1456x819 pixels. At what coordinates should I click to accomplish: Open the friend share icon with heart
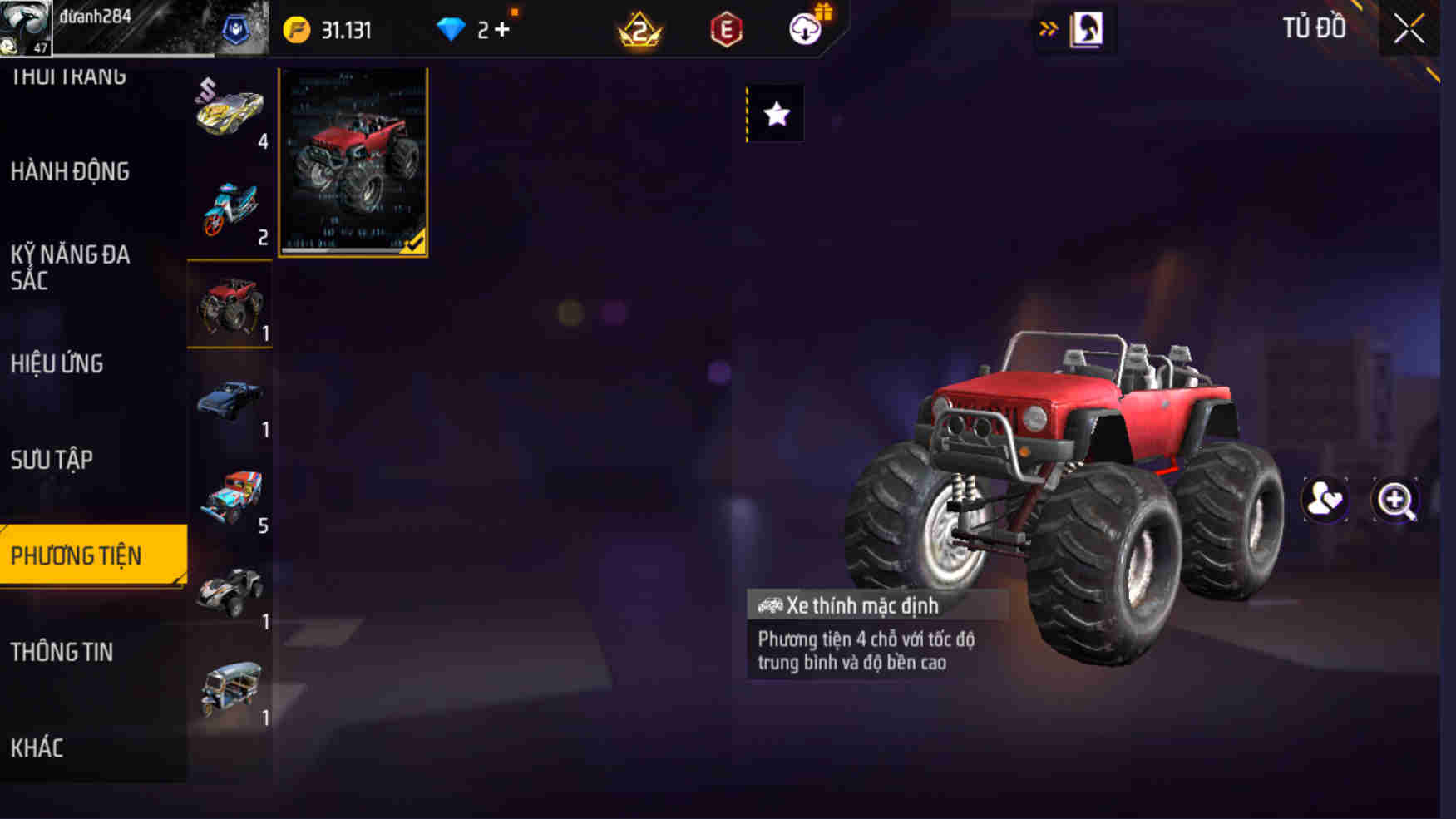pos(1324,500)
